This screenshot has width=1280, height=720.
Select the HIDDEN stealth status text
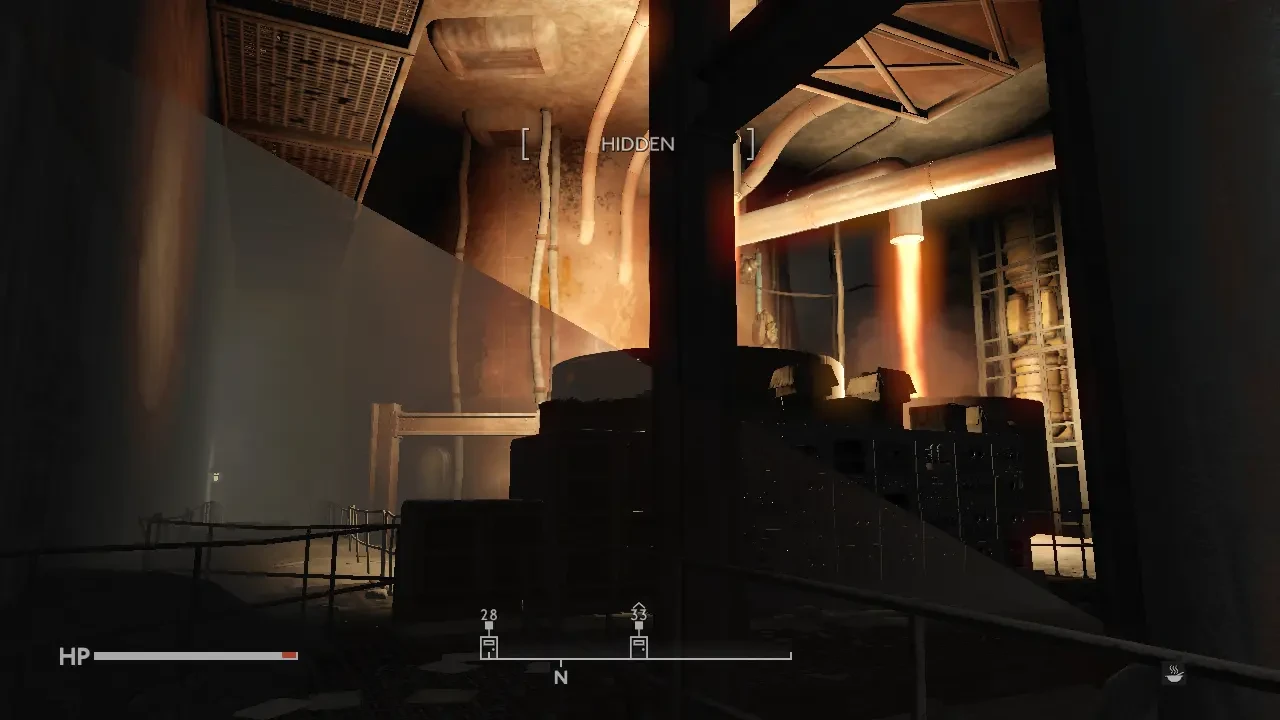coord(638,144)
